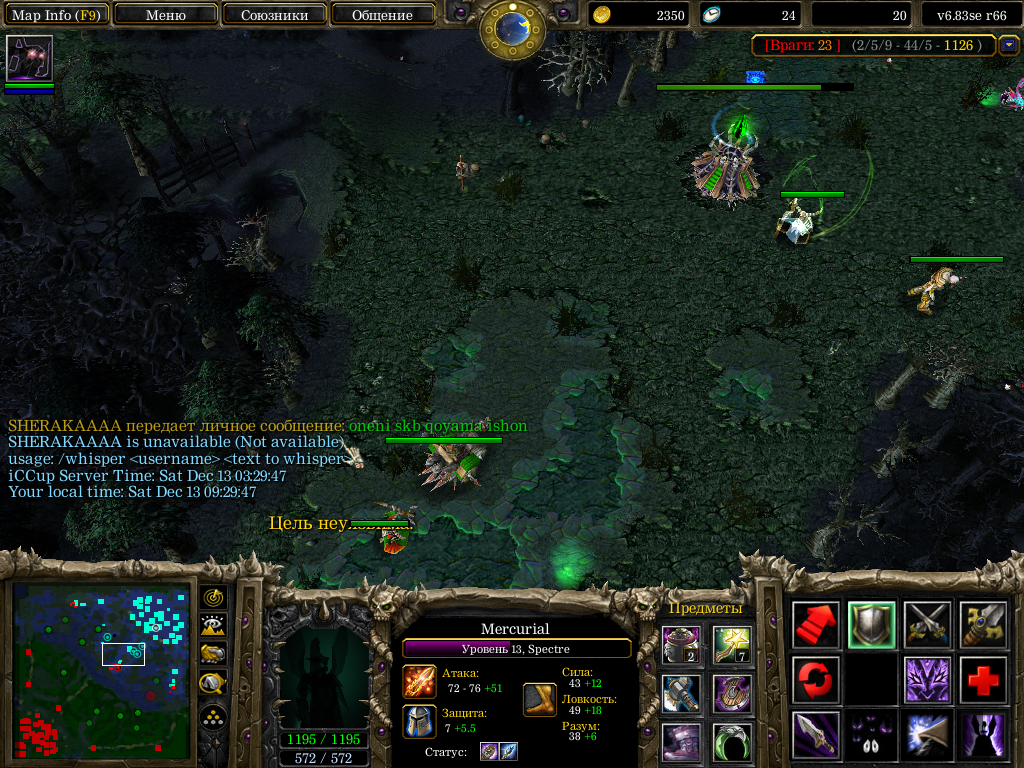Use the jar item with 2 charges
The image size is (1024, 768).
pos(682,643)
